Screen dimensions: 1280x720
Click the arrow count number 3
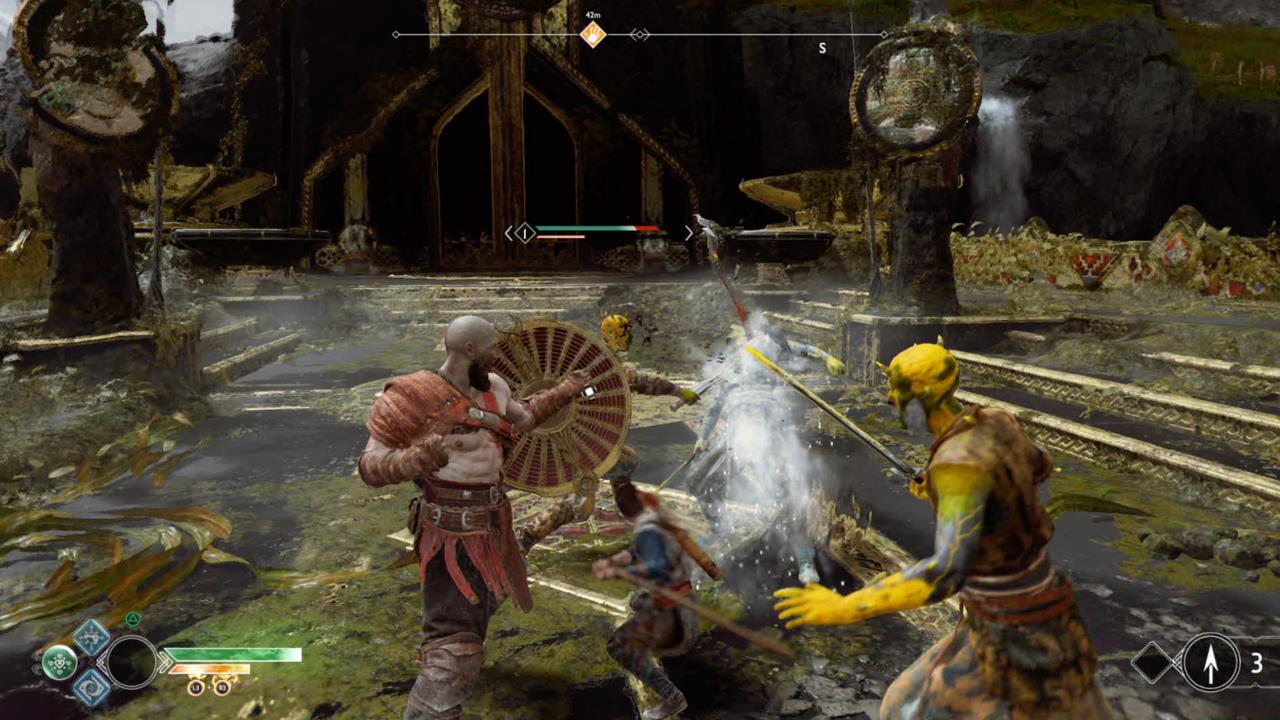1257,662
